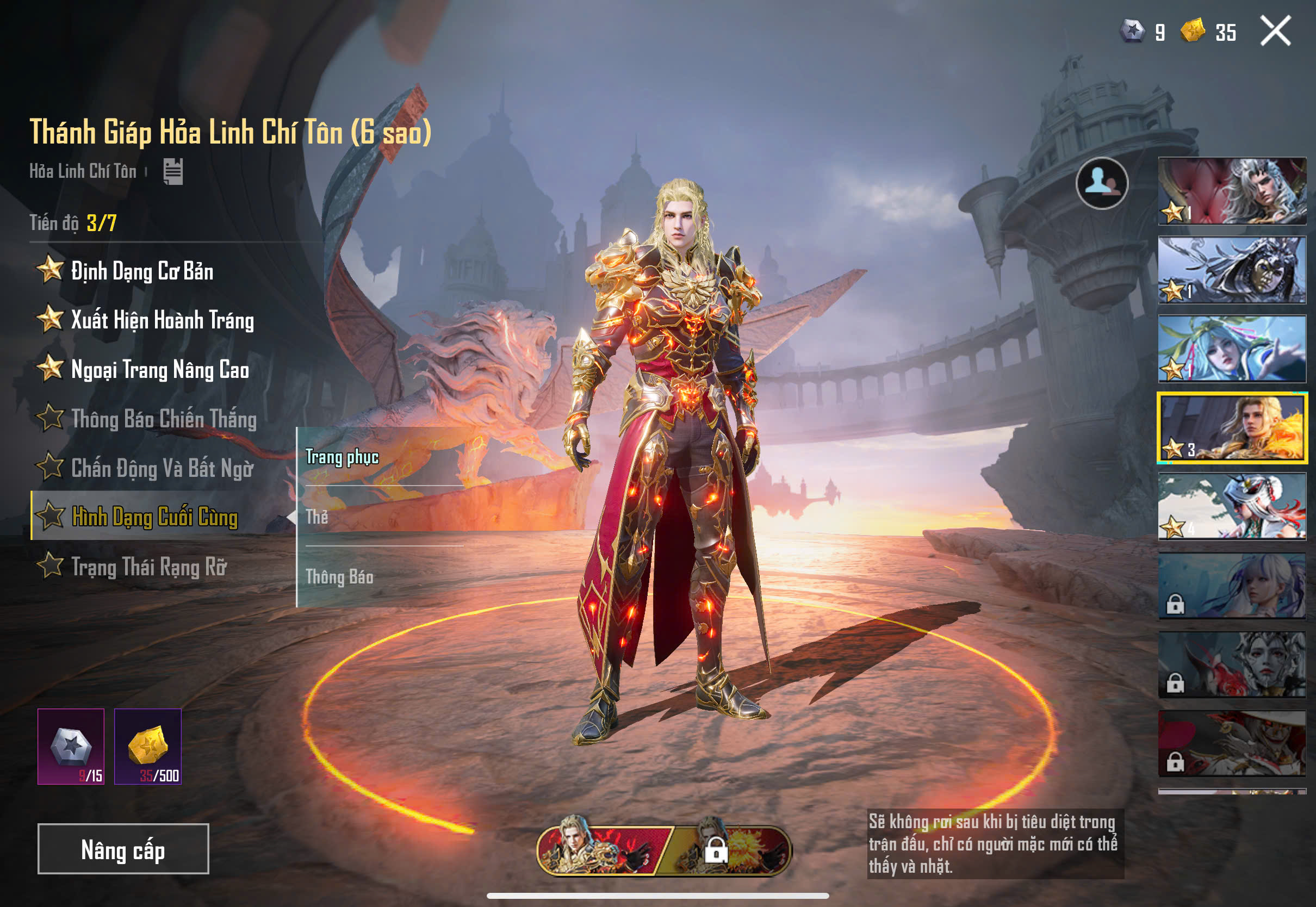Screen dimensions: 1316x907
Task: Select the Định Dạng Cơ Bản level
Action: (142, 270)
